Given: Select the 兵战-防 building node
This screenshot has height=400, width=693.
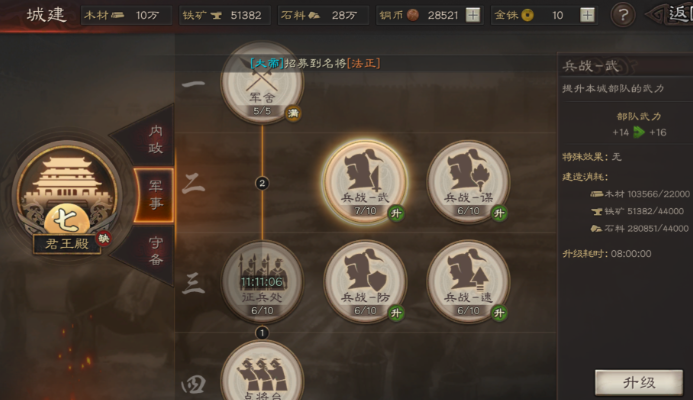Looking at the screenshot, I should pyautogui.click(x=365, y=280).
